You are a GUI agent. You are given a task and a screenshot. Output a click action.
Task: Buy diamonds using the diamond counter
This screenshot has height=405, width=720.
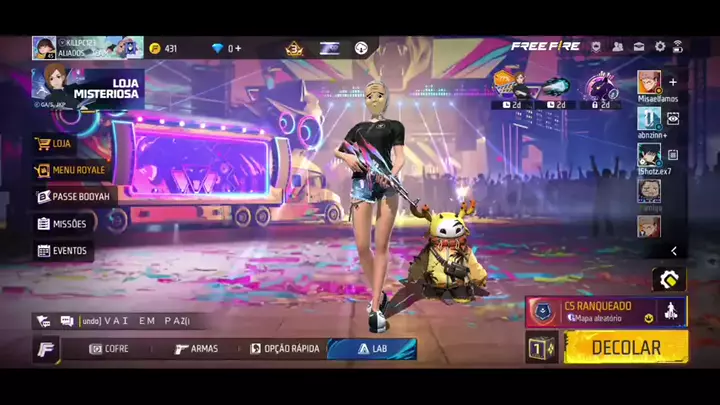pos(227,48)
